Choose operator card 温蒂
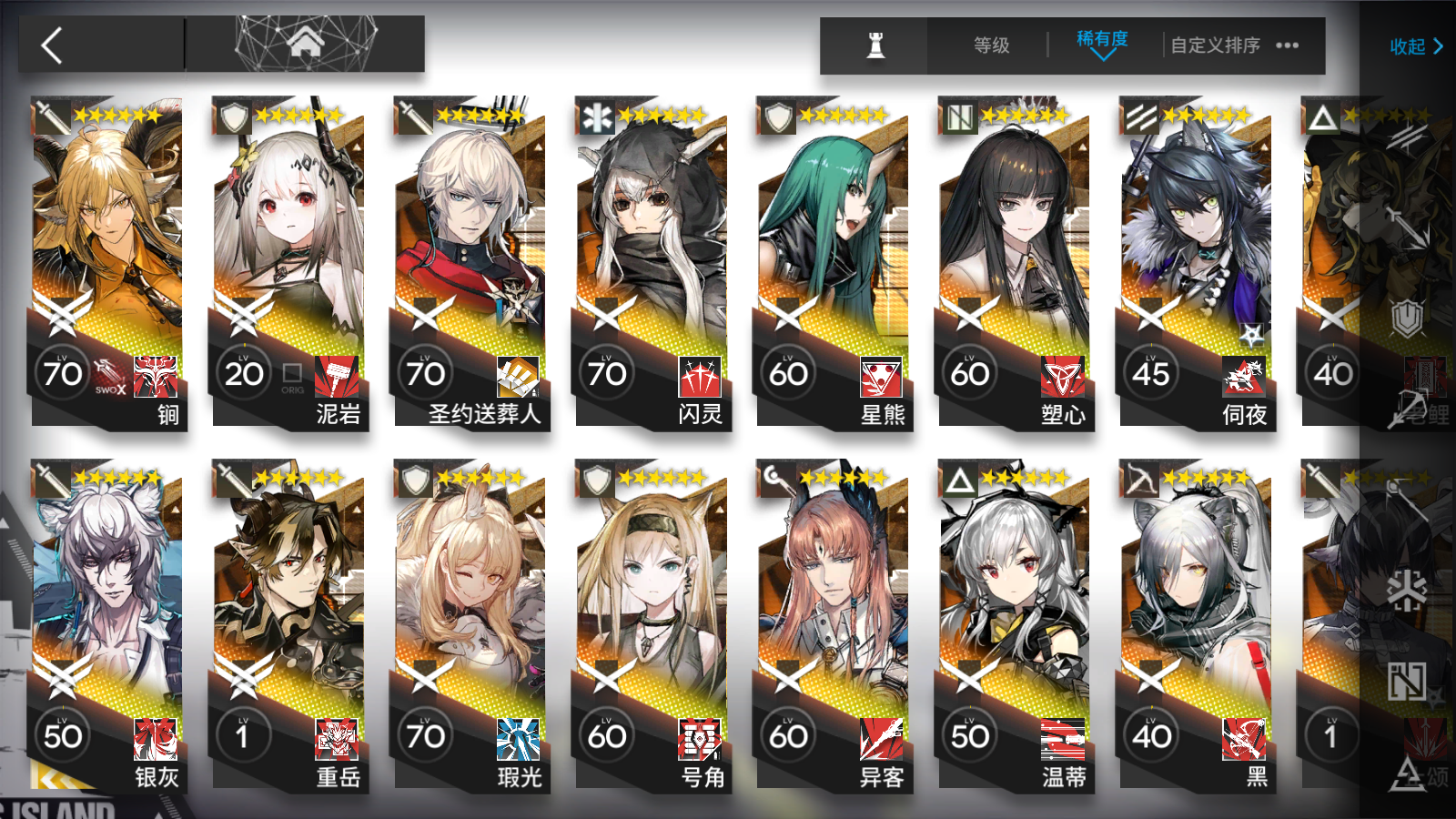This screenshot has width=1456, height=819. coord(1014,625)
